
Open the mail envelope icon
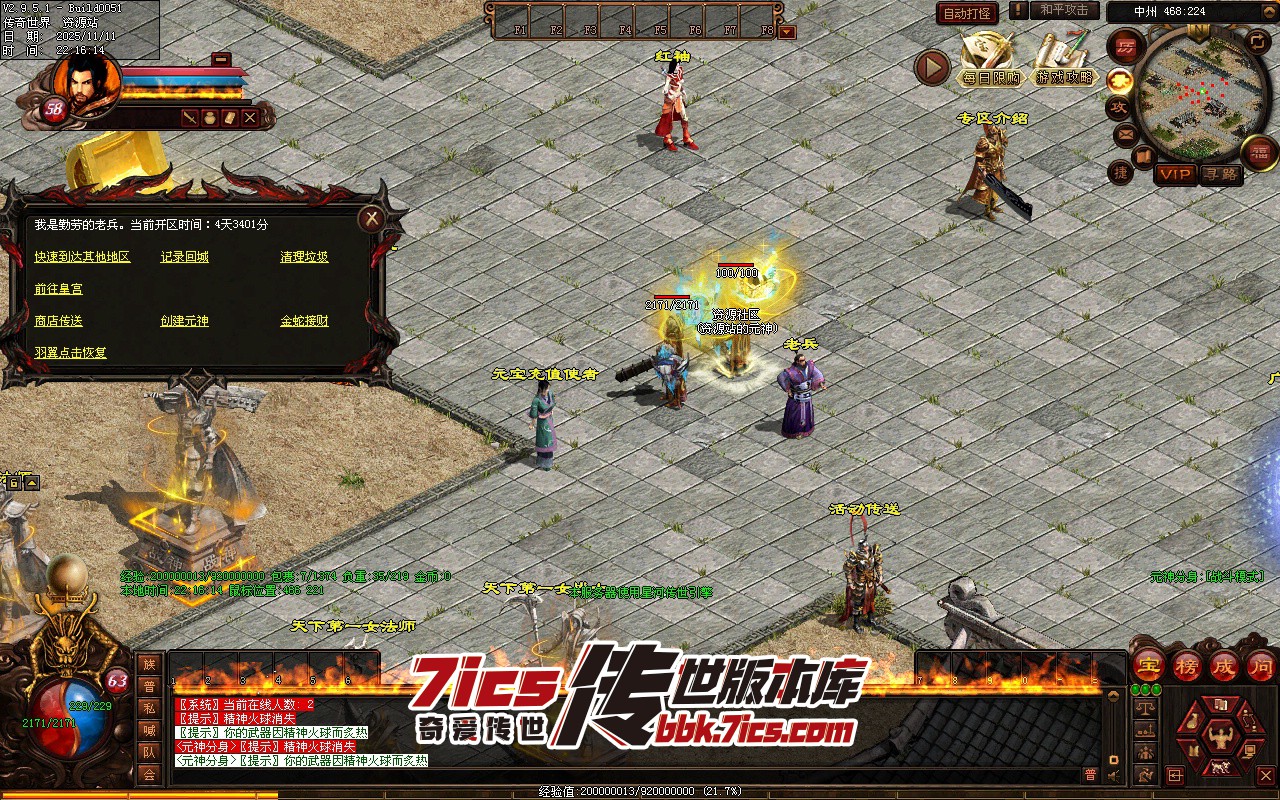(x=1125, y=134)
